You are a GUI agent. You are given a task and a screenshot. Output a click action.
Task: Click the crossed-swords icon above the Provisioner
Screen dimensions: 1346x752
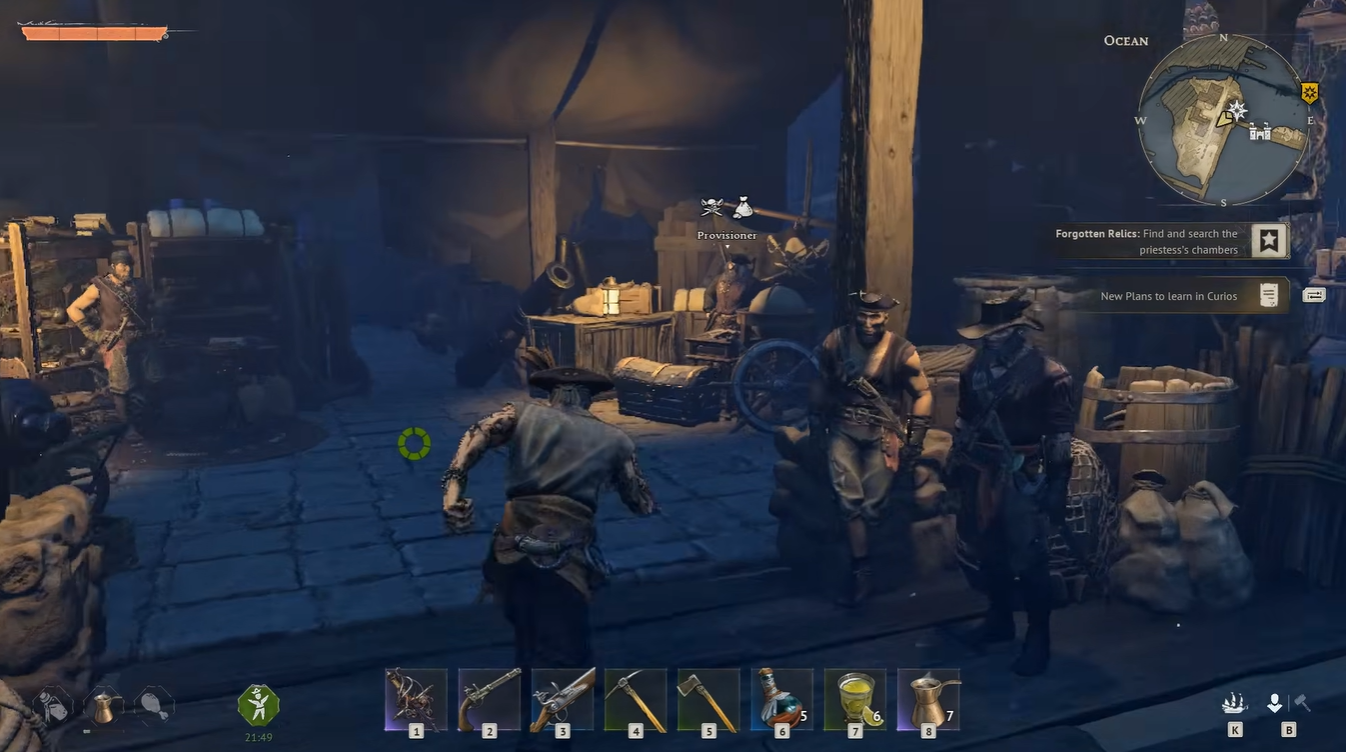(x=710, y=208)
